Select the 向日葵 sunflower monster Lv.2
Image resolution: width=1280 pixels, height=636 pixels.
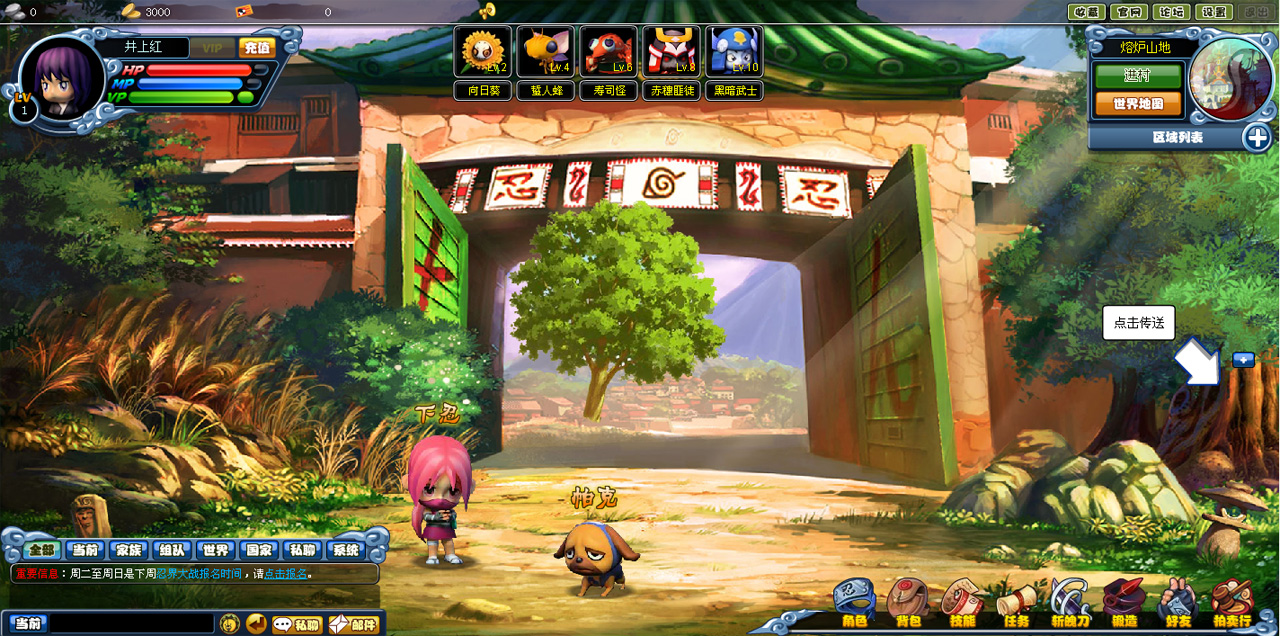coord(483,53)
